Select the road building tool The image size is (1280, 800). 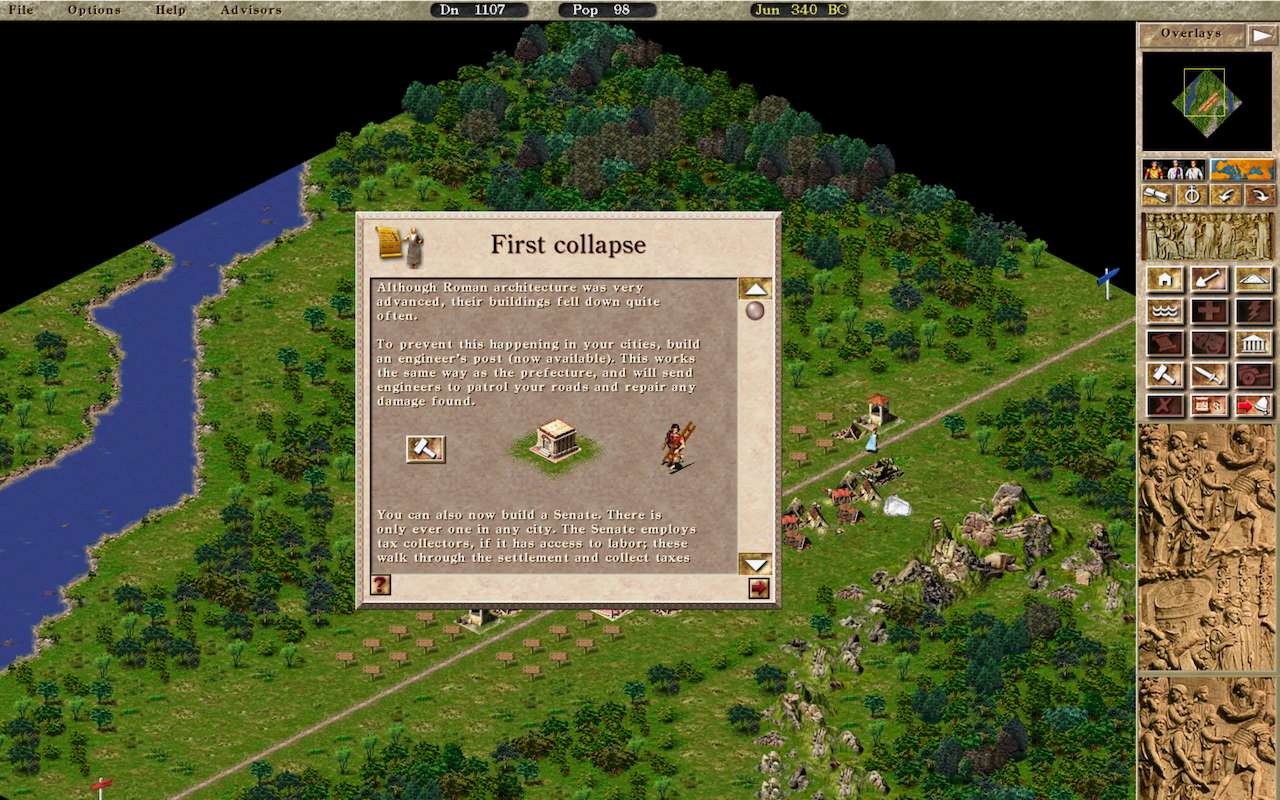tap(1254, 279)
